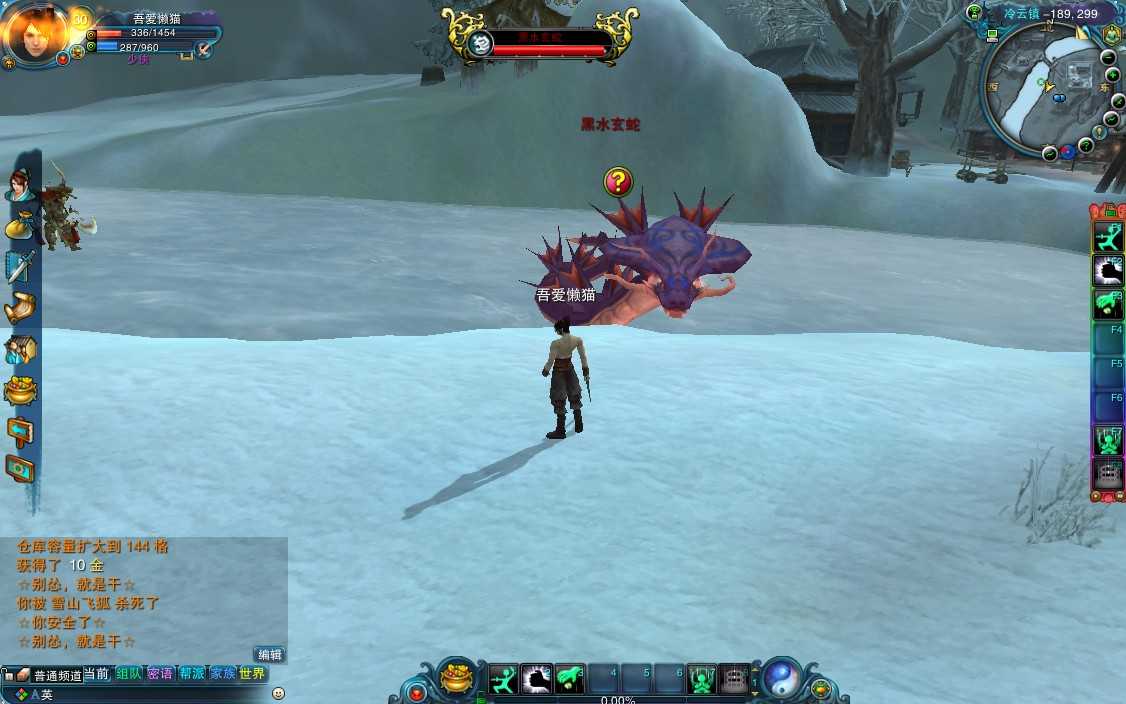Zoom out the minimap with minus button
The height and width of the screenshot is (704, 1126).
point(1110,57)
